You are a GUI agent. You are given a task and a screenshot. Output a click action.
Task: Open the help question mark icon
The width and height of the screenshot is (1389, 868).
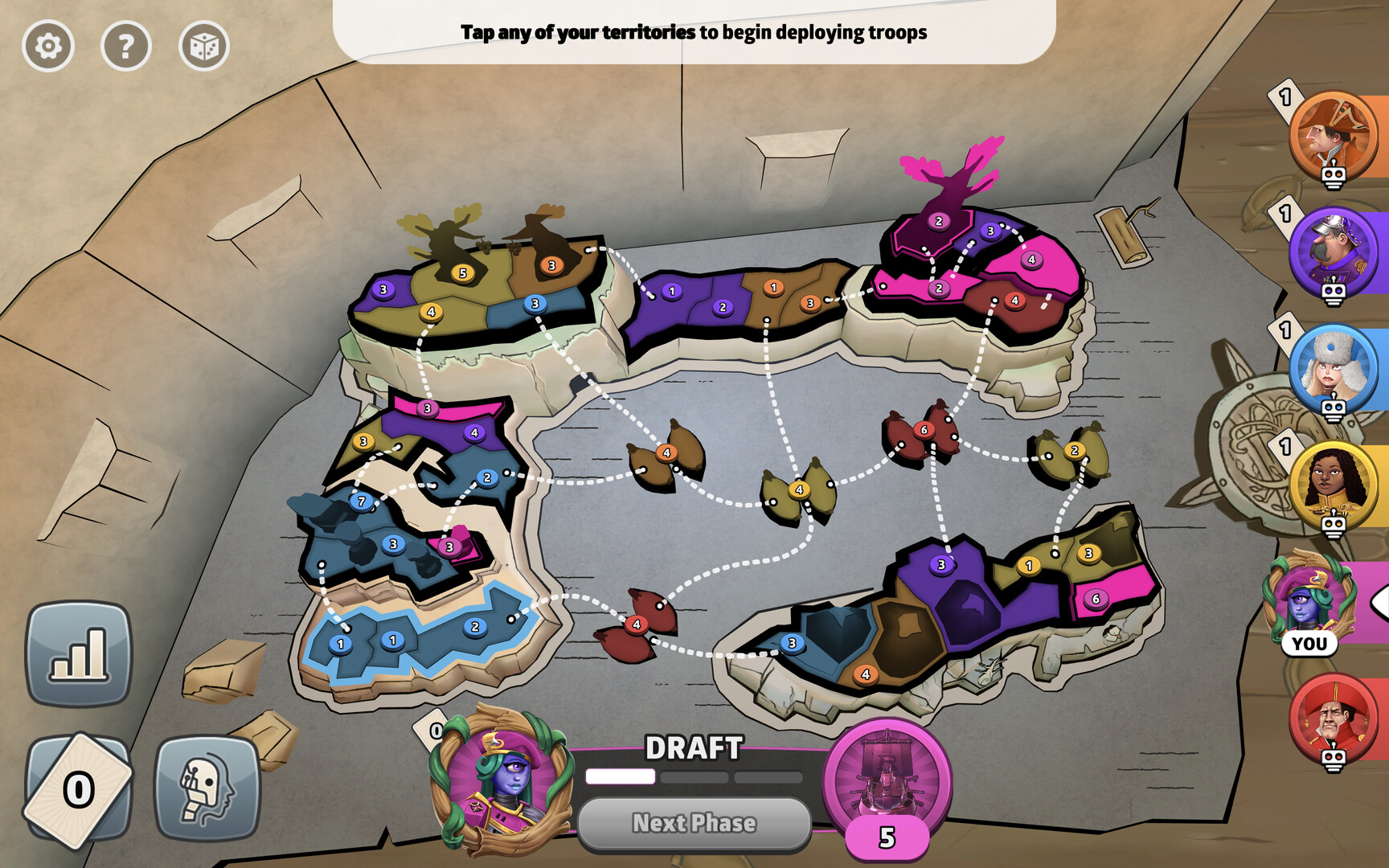[x=125, y=46]
